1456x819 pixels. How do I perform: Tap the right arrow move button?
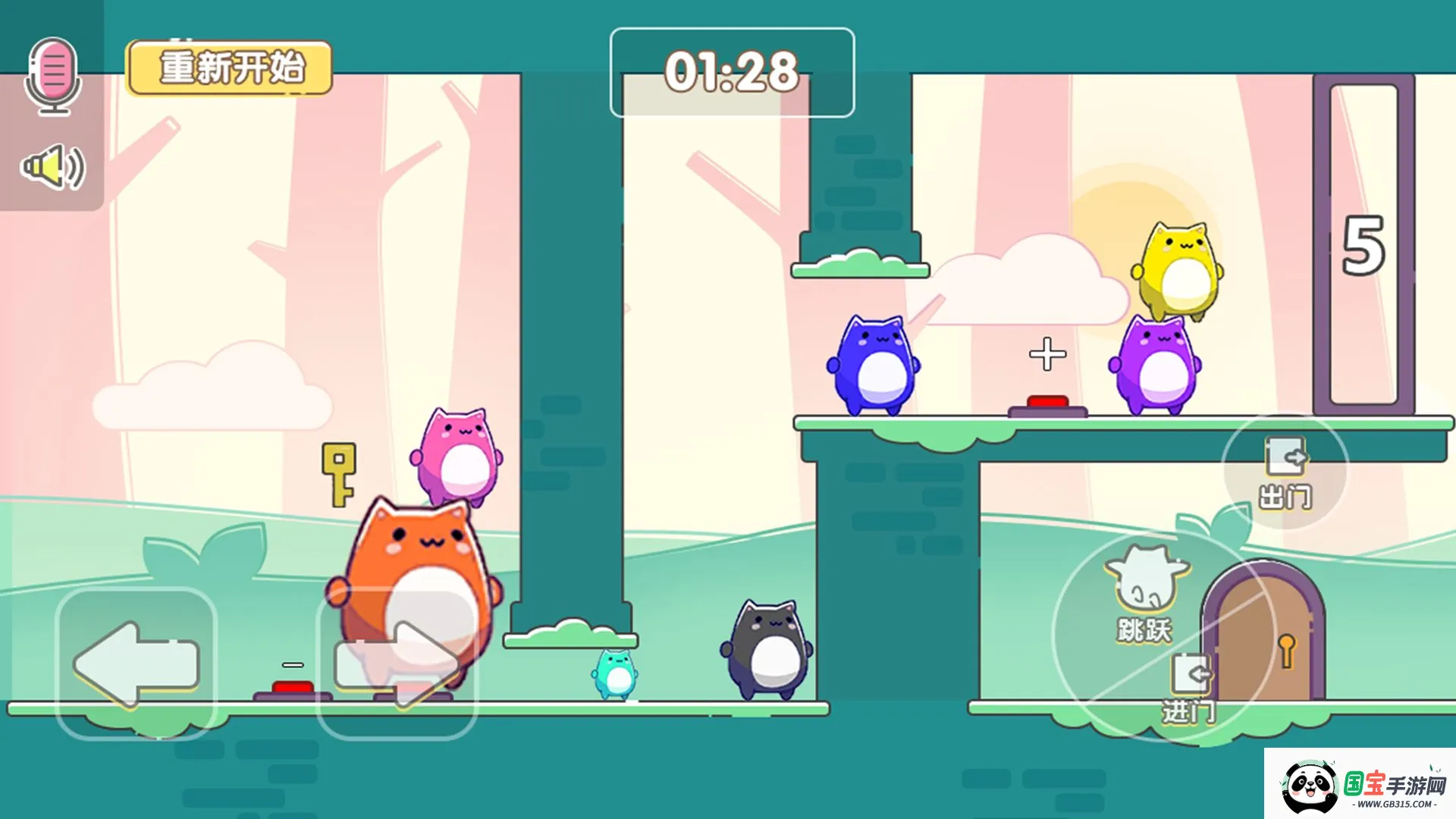click(x=397, y=664)
